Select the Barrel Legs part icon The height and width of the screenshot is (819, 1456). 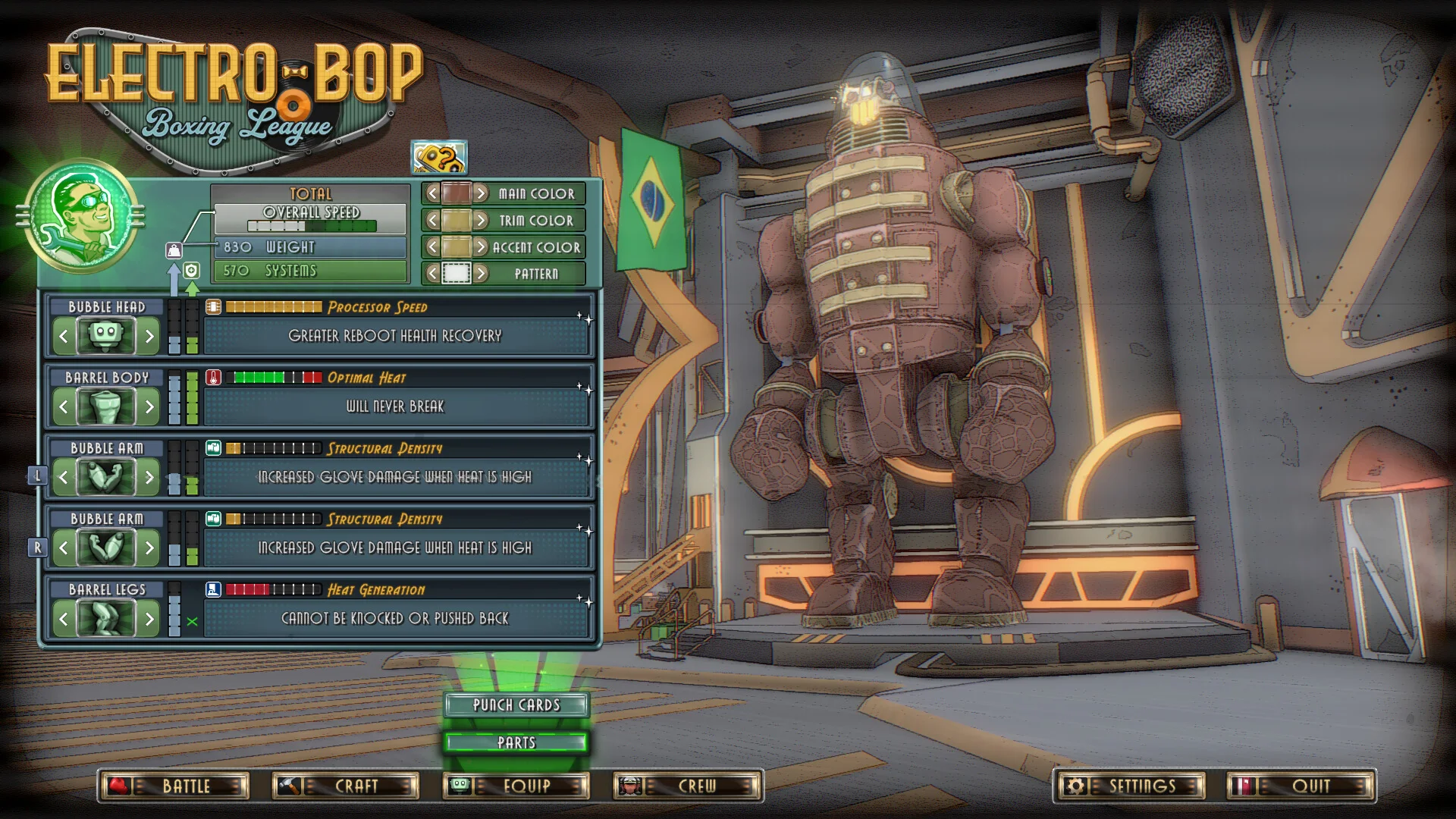coord(106,619)
